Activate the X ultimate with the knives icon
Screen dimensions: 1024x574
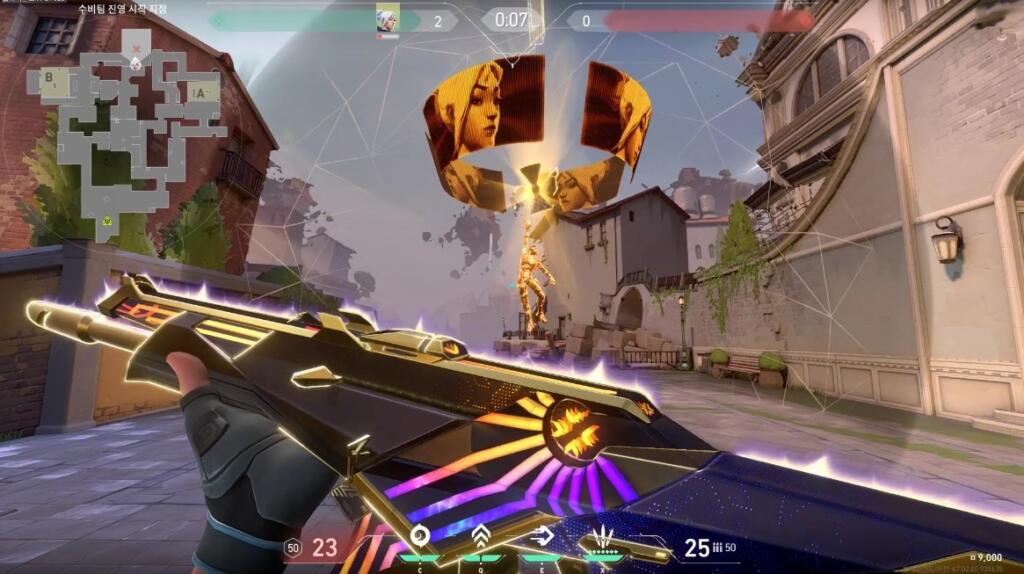pos(603,534)
